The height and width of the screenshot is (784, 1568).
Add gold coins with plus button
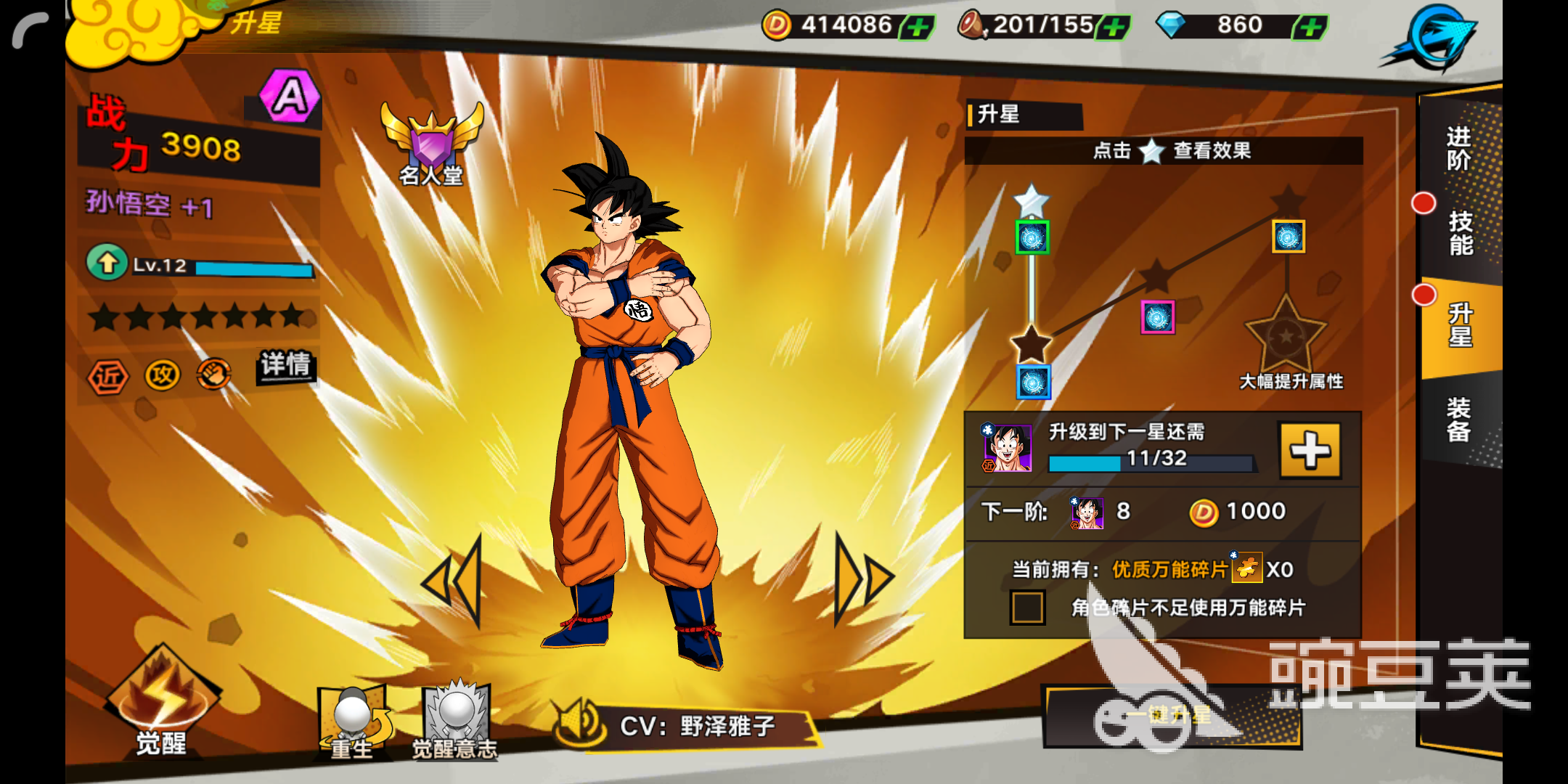(918, 28)
